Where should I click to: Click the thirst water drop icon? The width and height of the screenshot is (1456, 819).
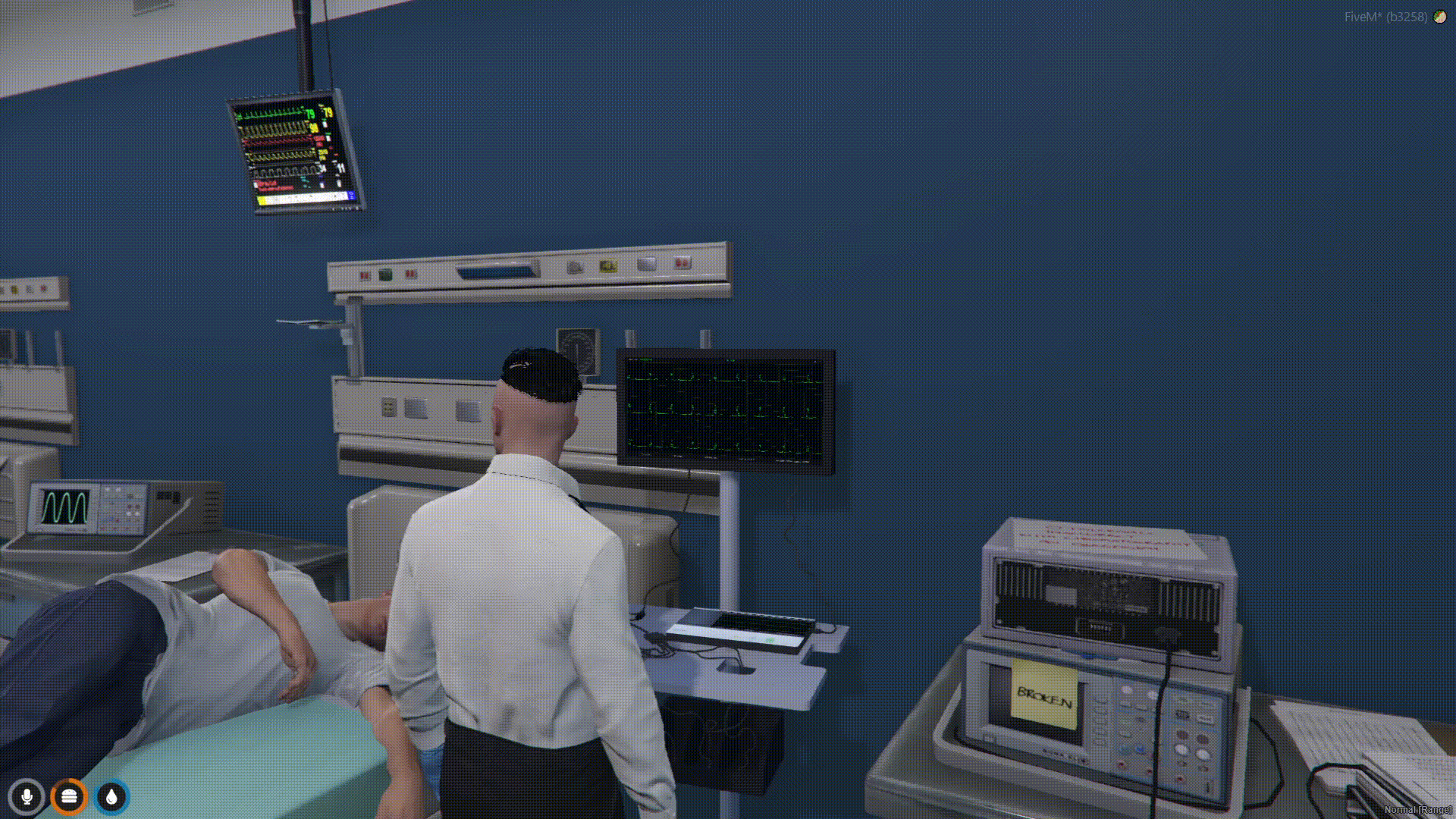click(x=111, y=796)
